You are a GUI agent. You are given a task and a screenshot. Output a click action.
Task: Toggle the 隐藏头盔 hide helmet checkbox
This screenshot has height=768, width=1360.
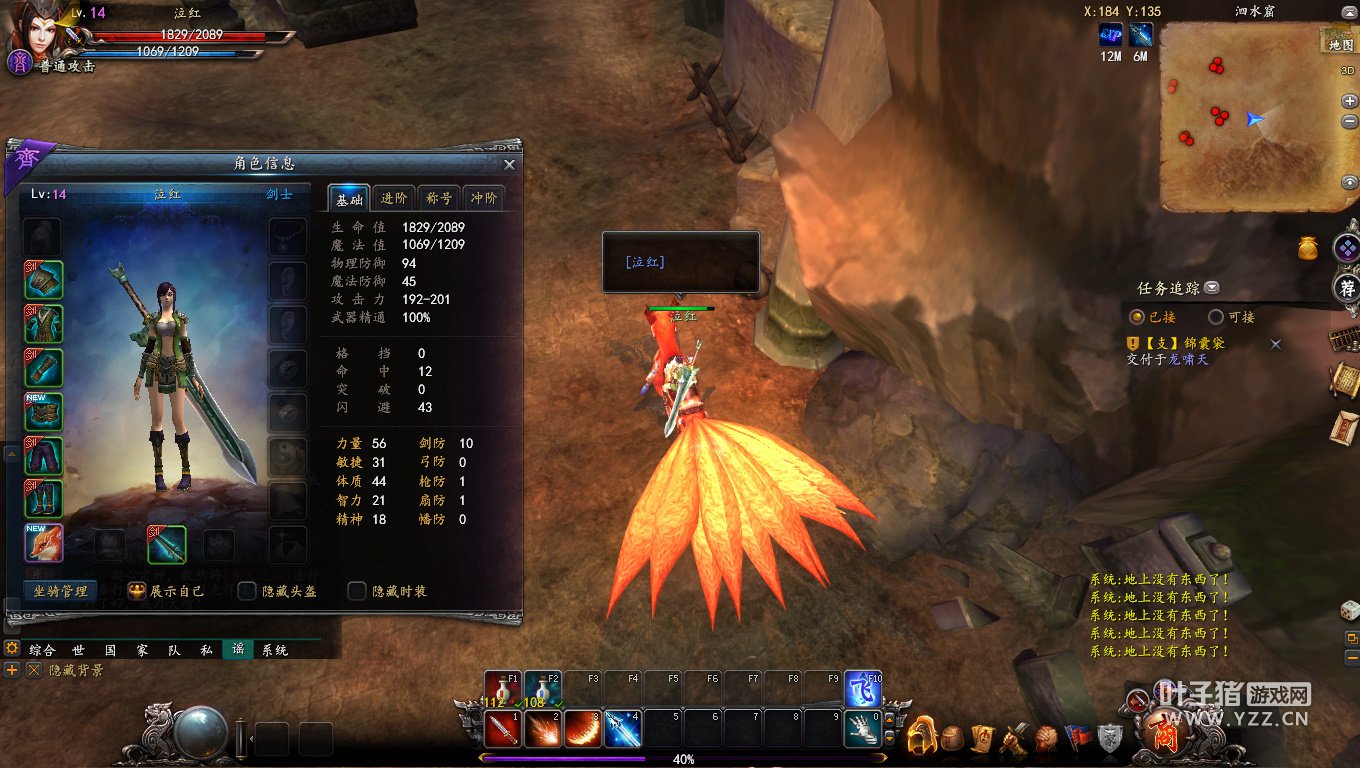247,591
